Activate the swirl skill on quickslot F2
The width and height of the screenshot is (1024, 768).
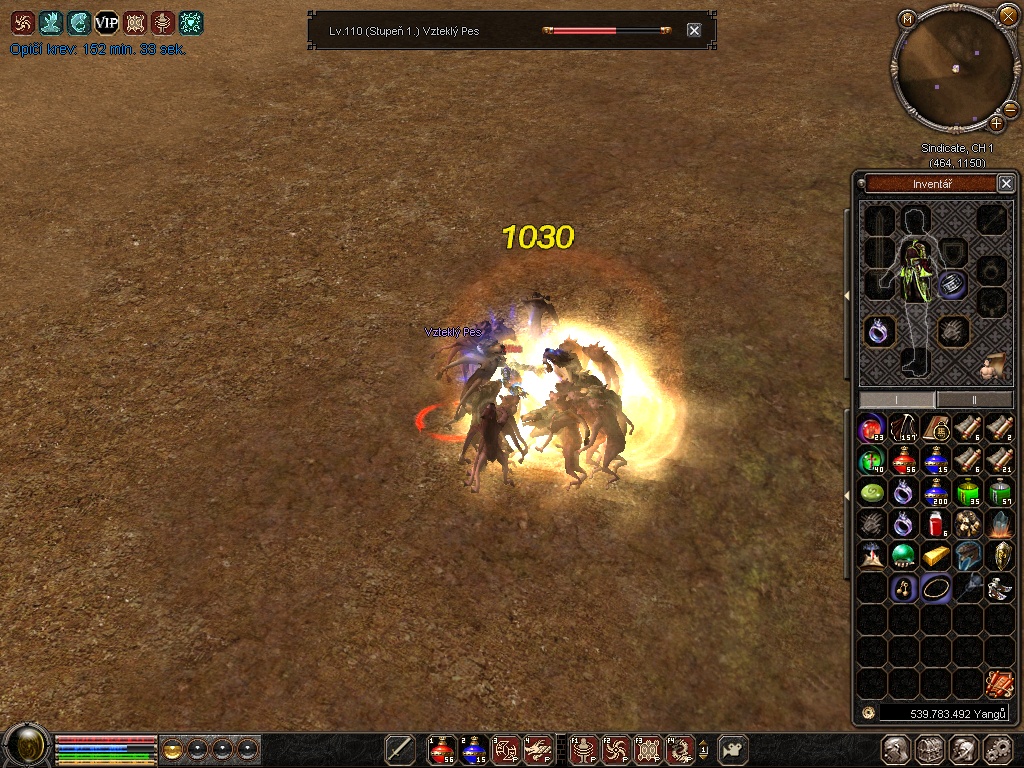tap(616, 749)
